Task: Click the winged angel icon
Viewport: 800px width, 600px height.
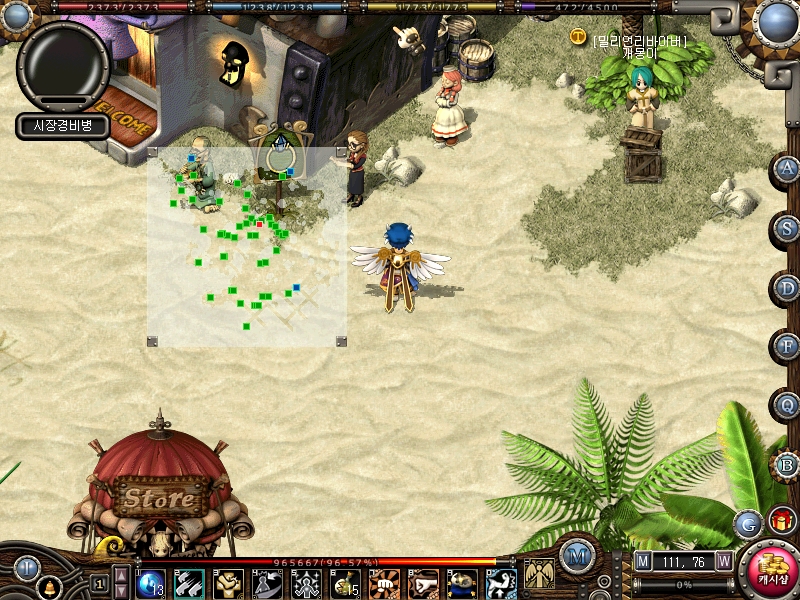Action: tap(539, 574)
